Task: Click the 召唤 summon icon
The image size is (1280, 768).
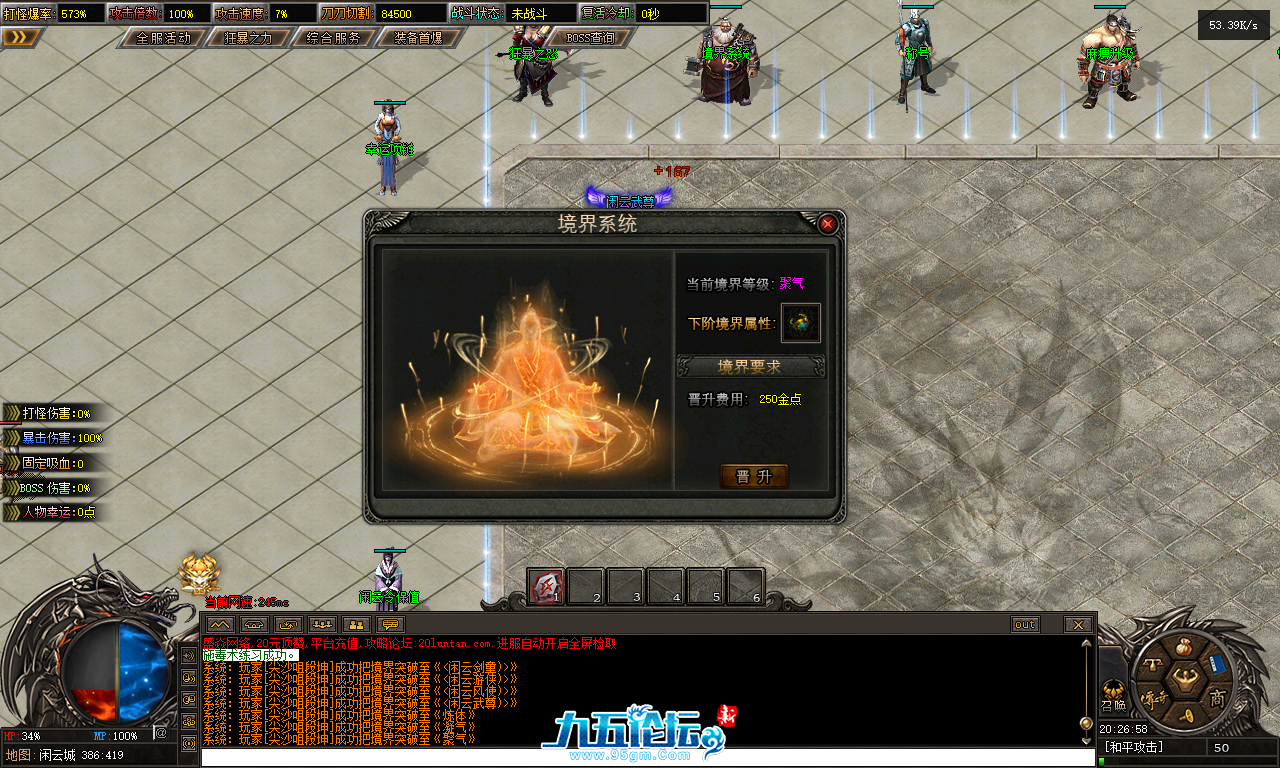Action: (x=1113, y=695)
